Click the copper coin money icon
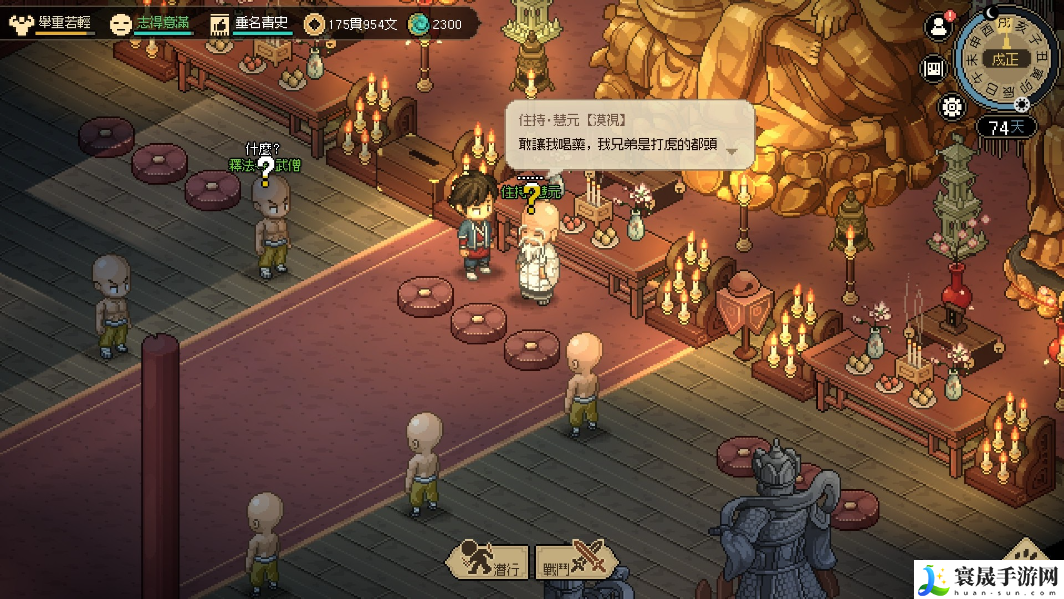Image resolution: width=1064 pixels, height=599 pixels. coord(314,23)
